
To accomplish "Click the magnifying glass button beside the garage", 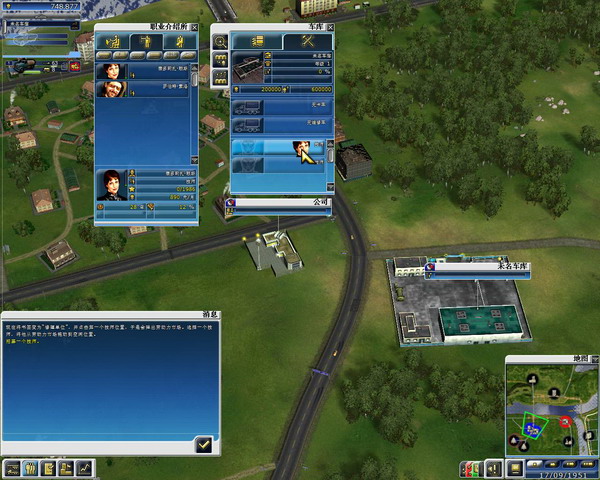I will (219, 42).
